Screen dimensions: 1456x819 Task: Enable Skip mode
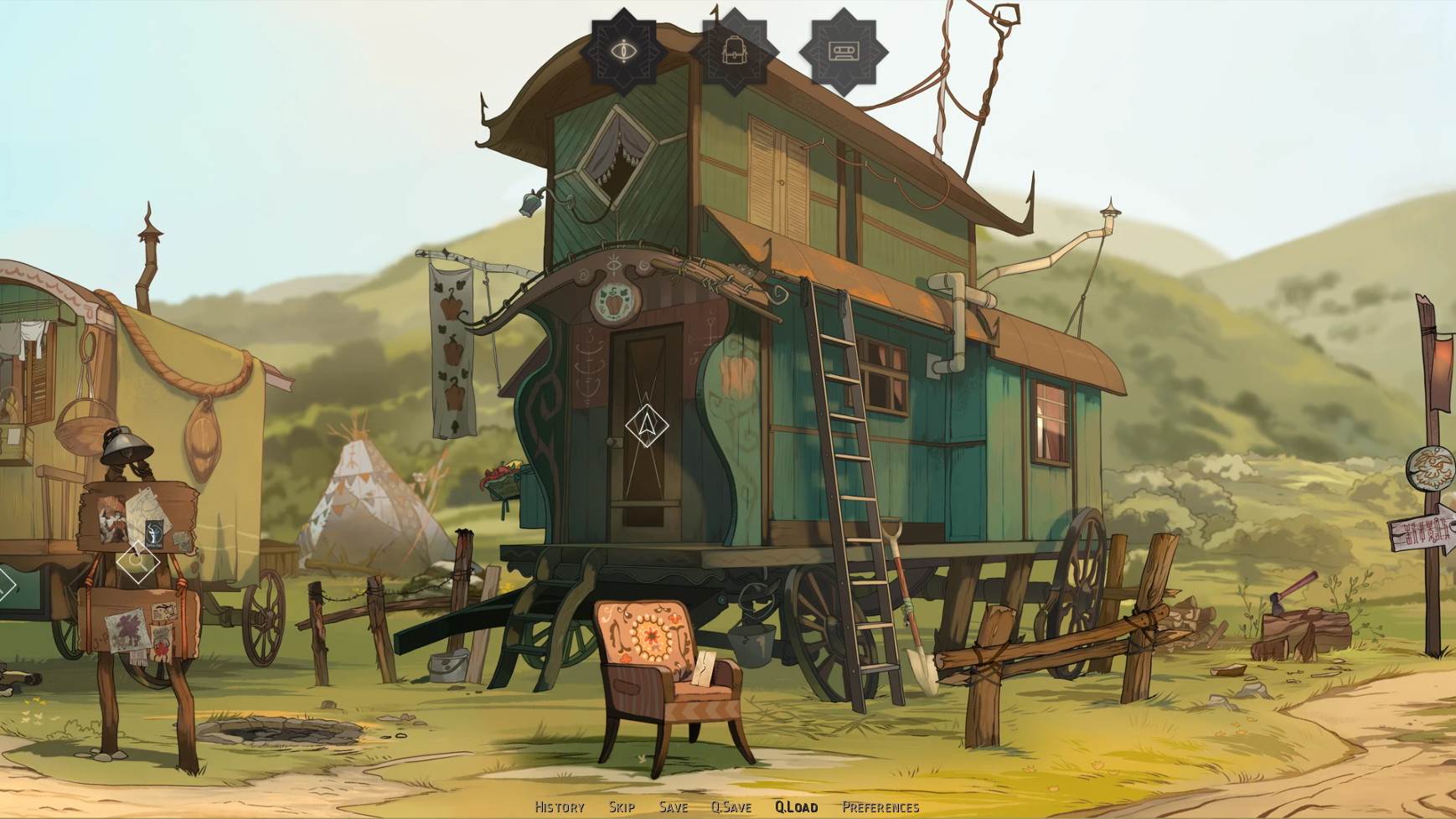pyautogui.click(x=621, y=806)
